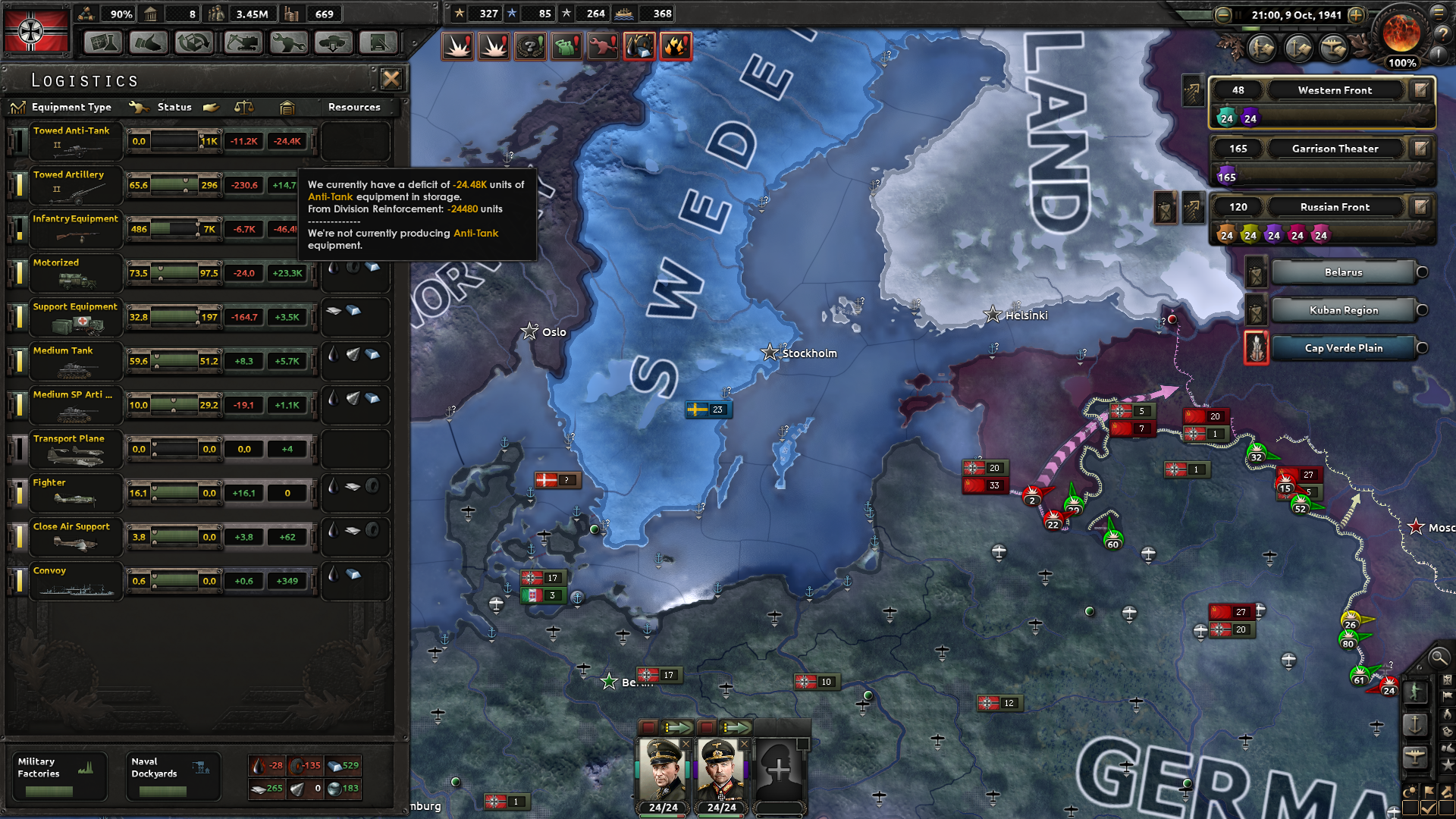Open the Resources tab in Logistics
Screen dimensions: 1456x819
click(354, 107)
